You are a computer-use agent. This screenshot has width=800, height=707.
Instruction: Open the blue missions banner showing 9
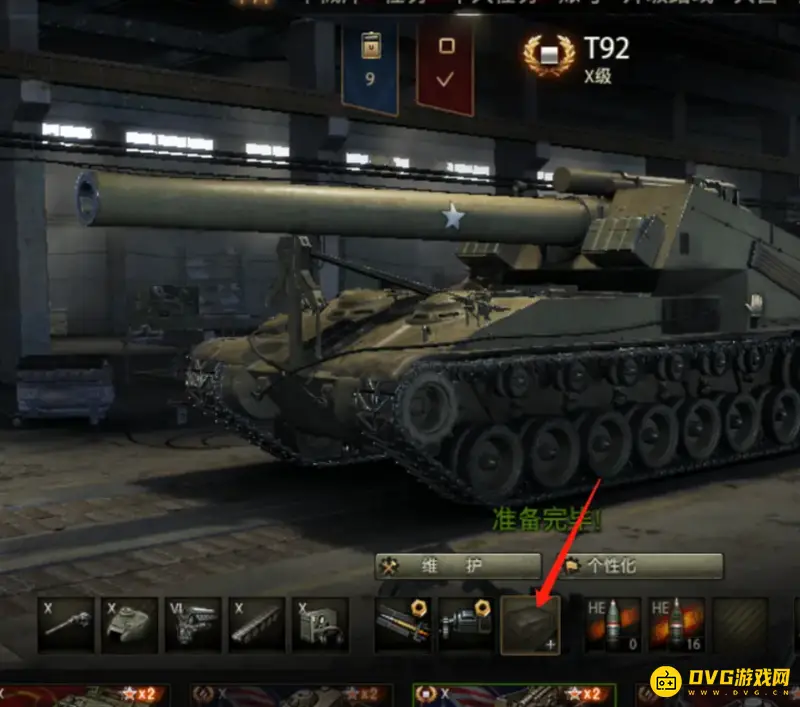[x=370, y=64]
